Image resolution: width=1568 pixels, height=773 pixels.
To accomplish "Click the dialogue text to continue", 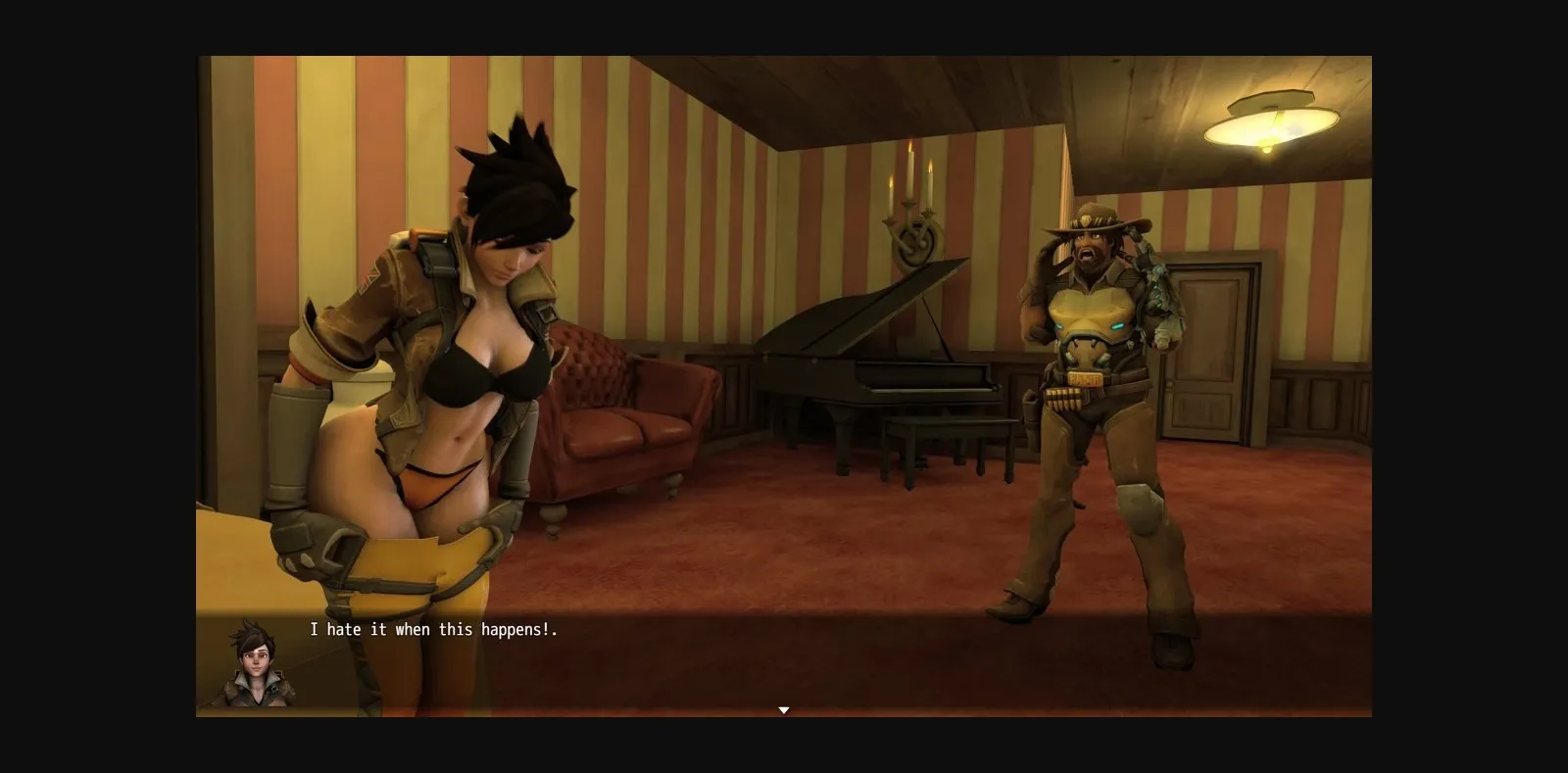I will click(434, 631).
